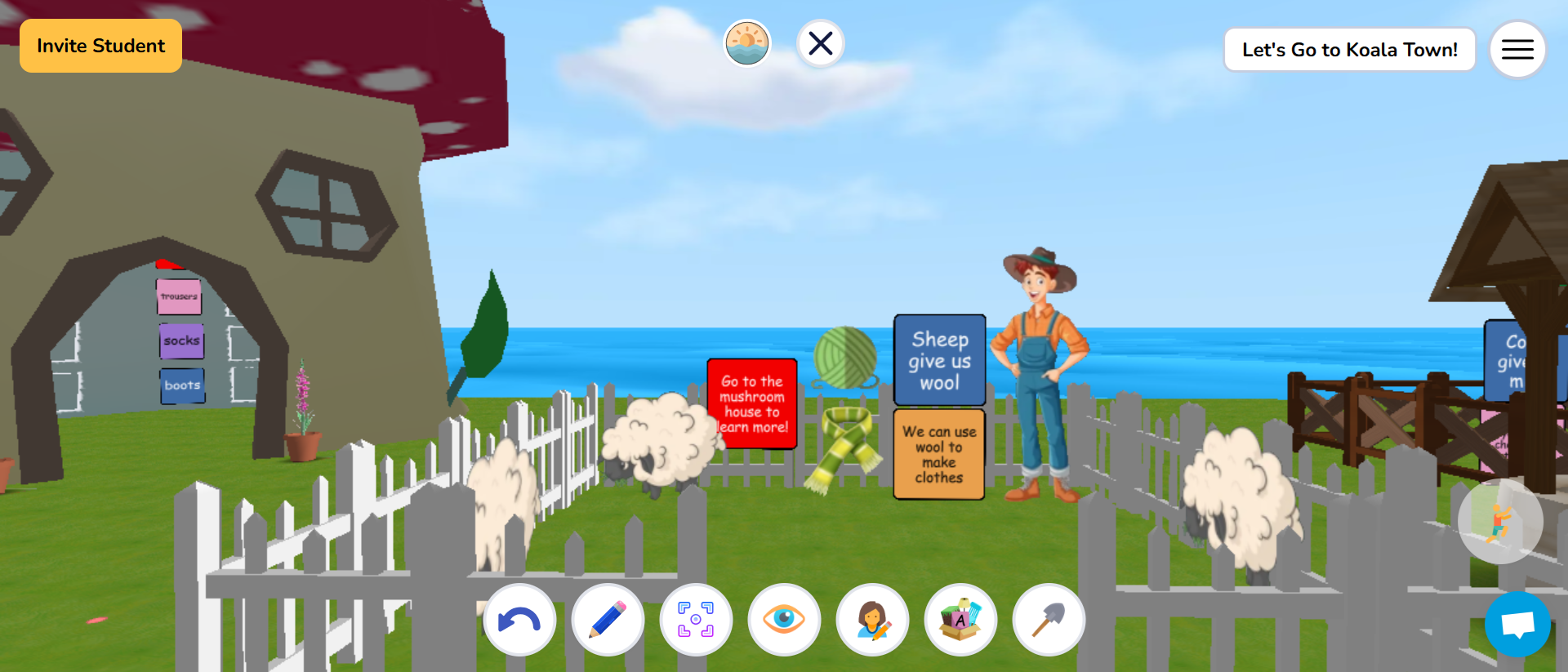Screen dimensions: 1568x672
Task: Open the asset library box icon
Action: point(960,620)
